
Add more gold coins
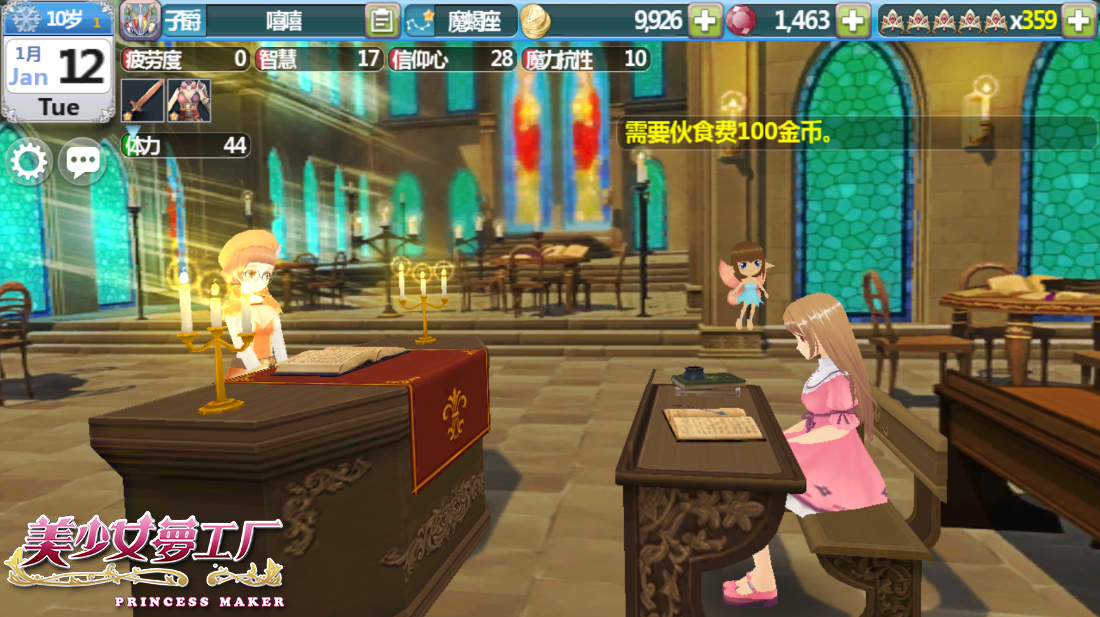705,20
